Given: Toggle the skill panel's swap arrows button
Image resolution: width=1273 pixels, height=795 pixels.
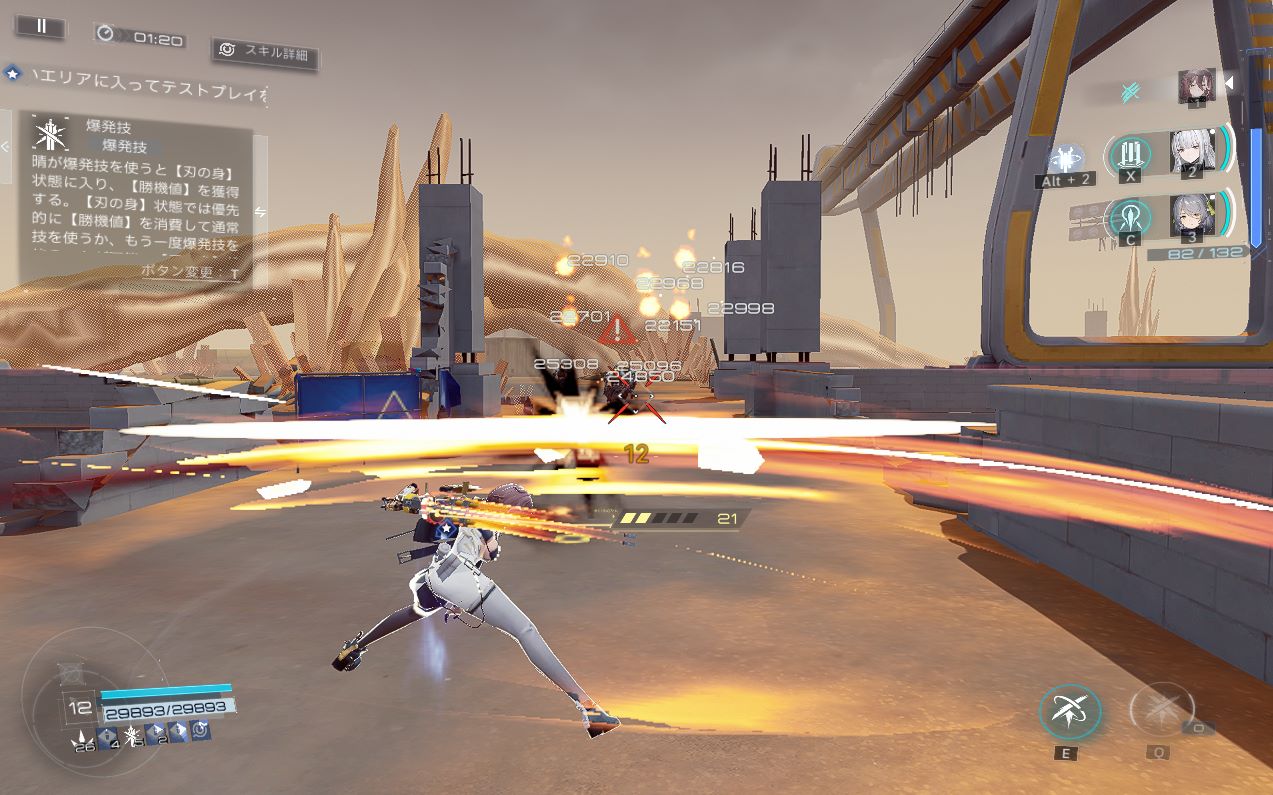Looking at the screenshot, I should pyautogui.click(x=260, y=211).
